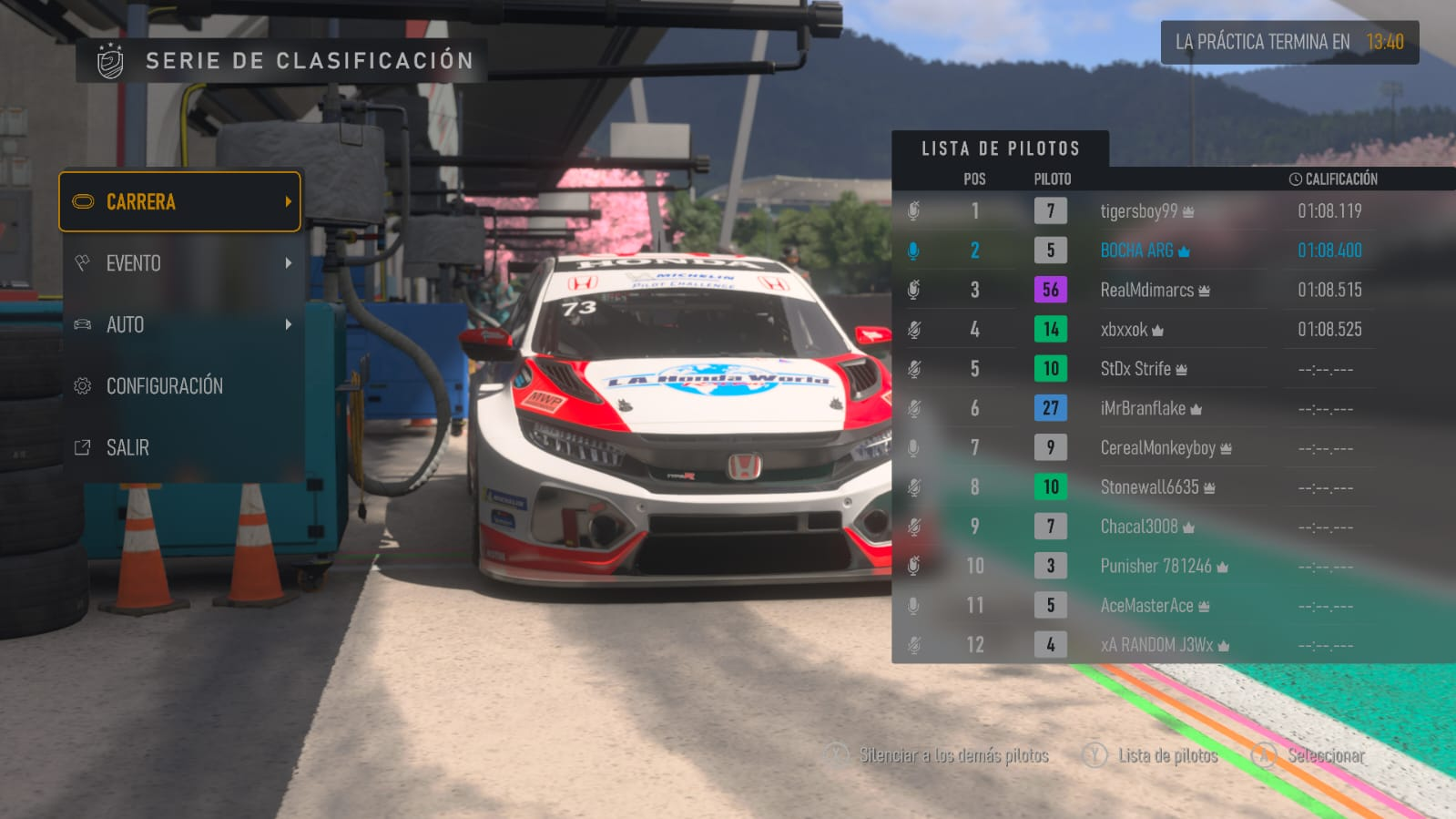
Task: Open the EVENTO submenu
Action: (x=179, y=263)
